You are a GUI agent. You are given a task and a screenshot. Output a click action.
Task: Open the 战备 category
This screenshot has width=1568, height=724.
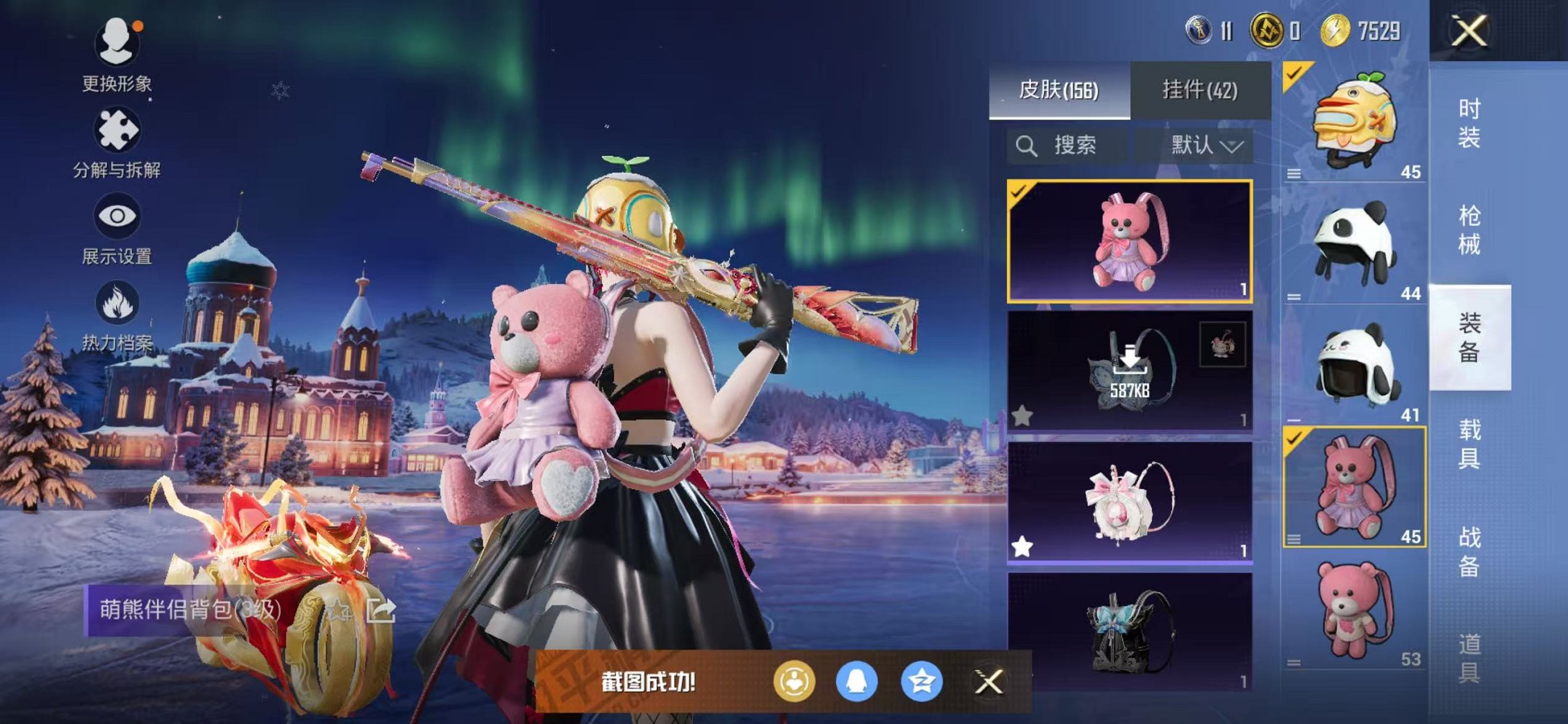(1469, 551)
